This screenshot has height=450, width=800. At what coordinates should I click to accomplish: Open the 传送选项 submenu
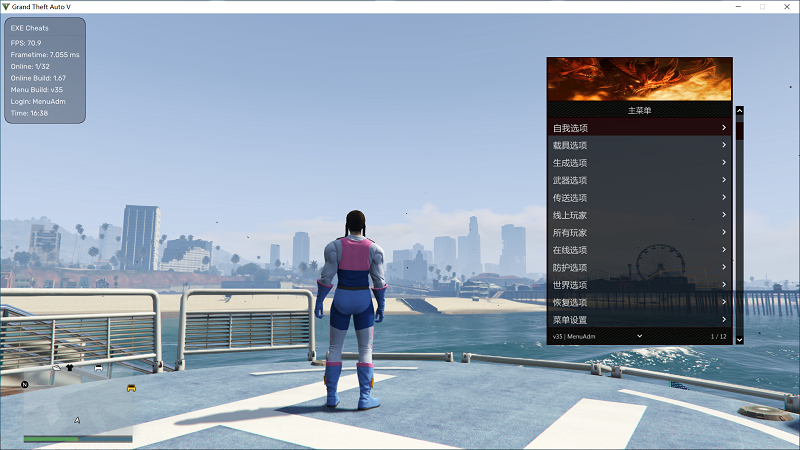pos(639,198)
